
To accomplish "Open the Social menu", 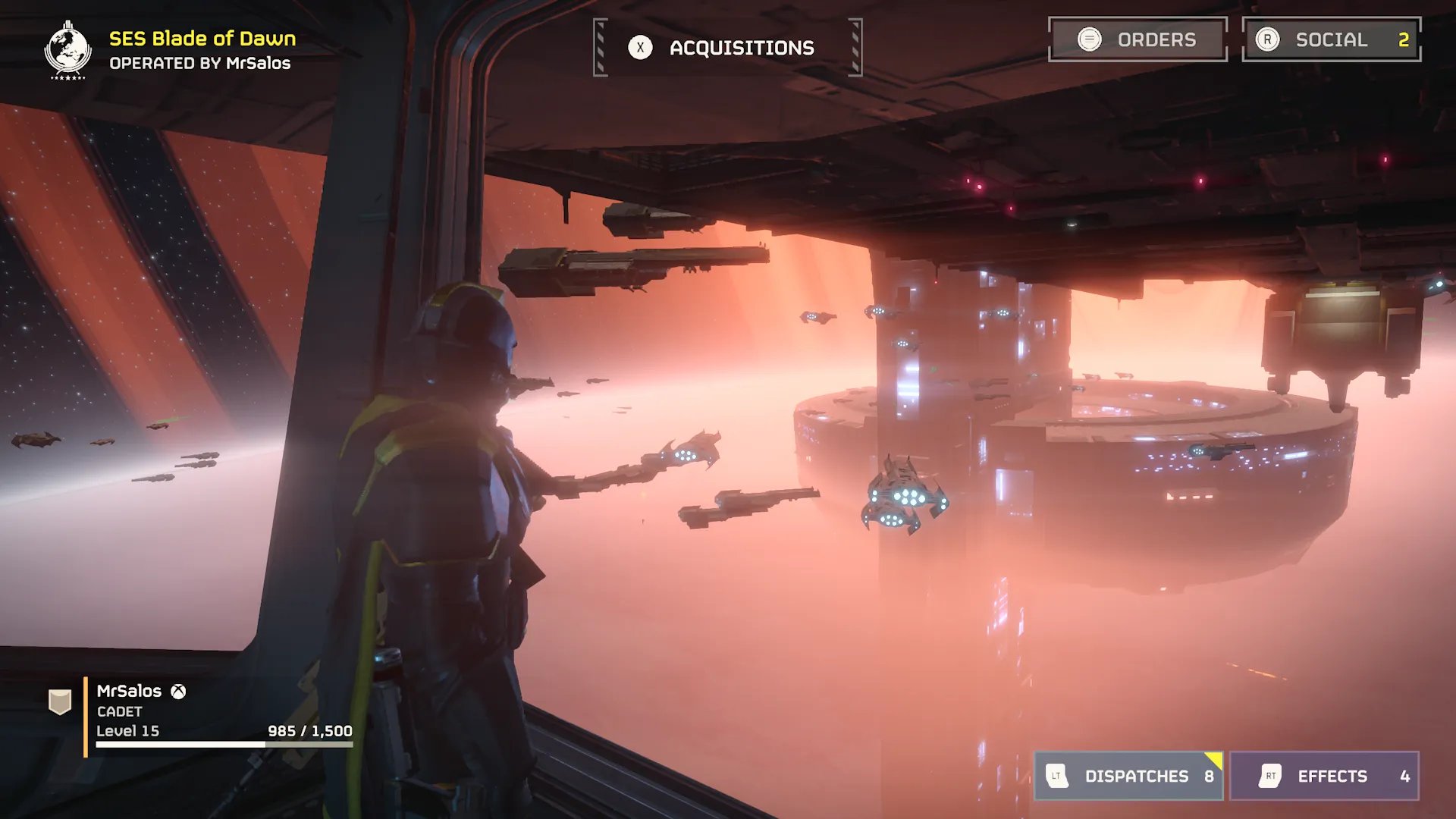I will [x=1331, y=39].
